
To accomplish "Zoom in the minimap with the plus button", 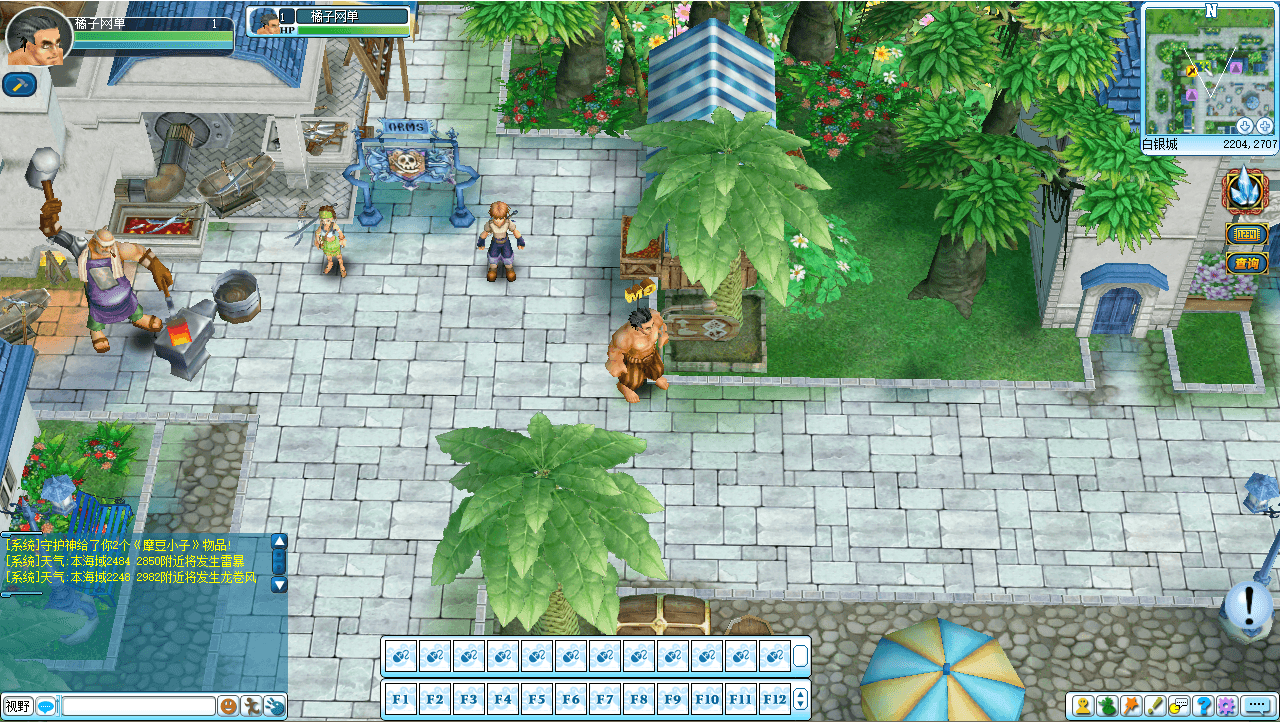I will 1264,125.
